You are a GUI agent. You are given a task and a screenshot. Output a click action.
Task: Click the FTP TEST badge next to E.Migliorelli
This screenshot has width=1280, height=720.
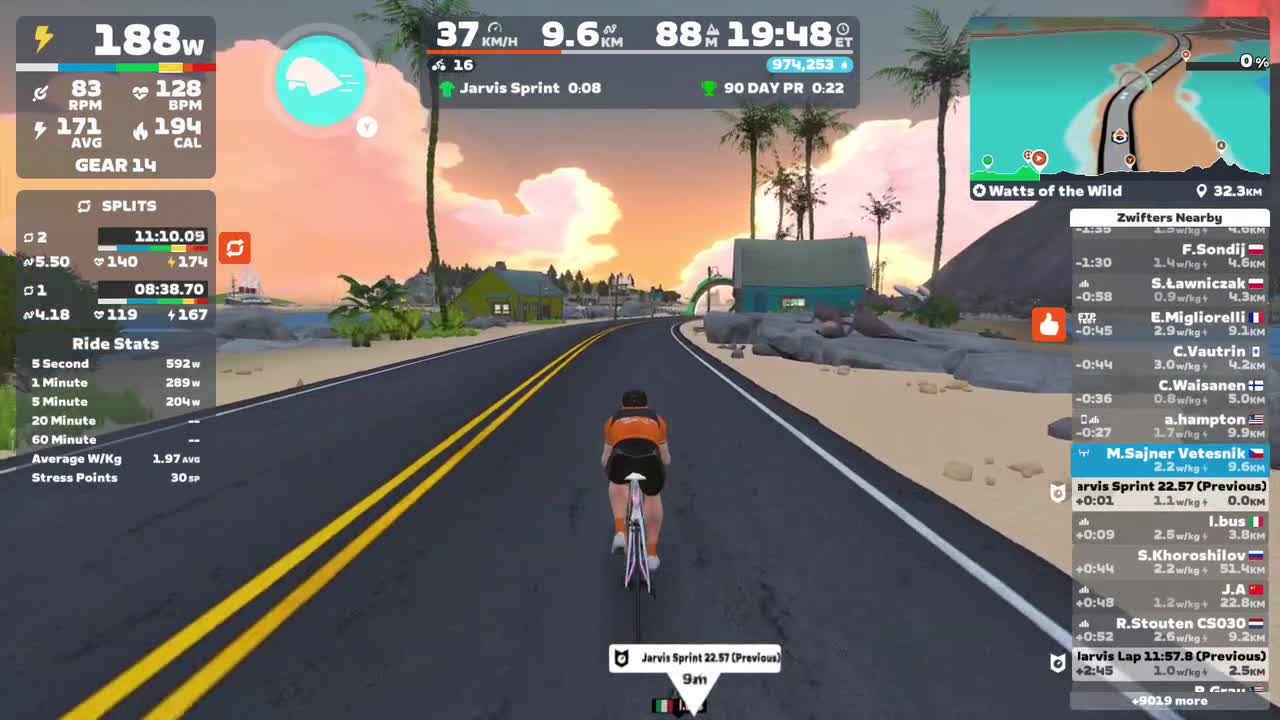1085,317
